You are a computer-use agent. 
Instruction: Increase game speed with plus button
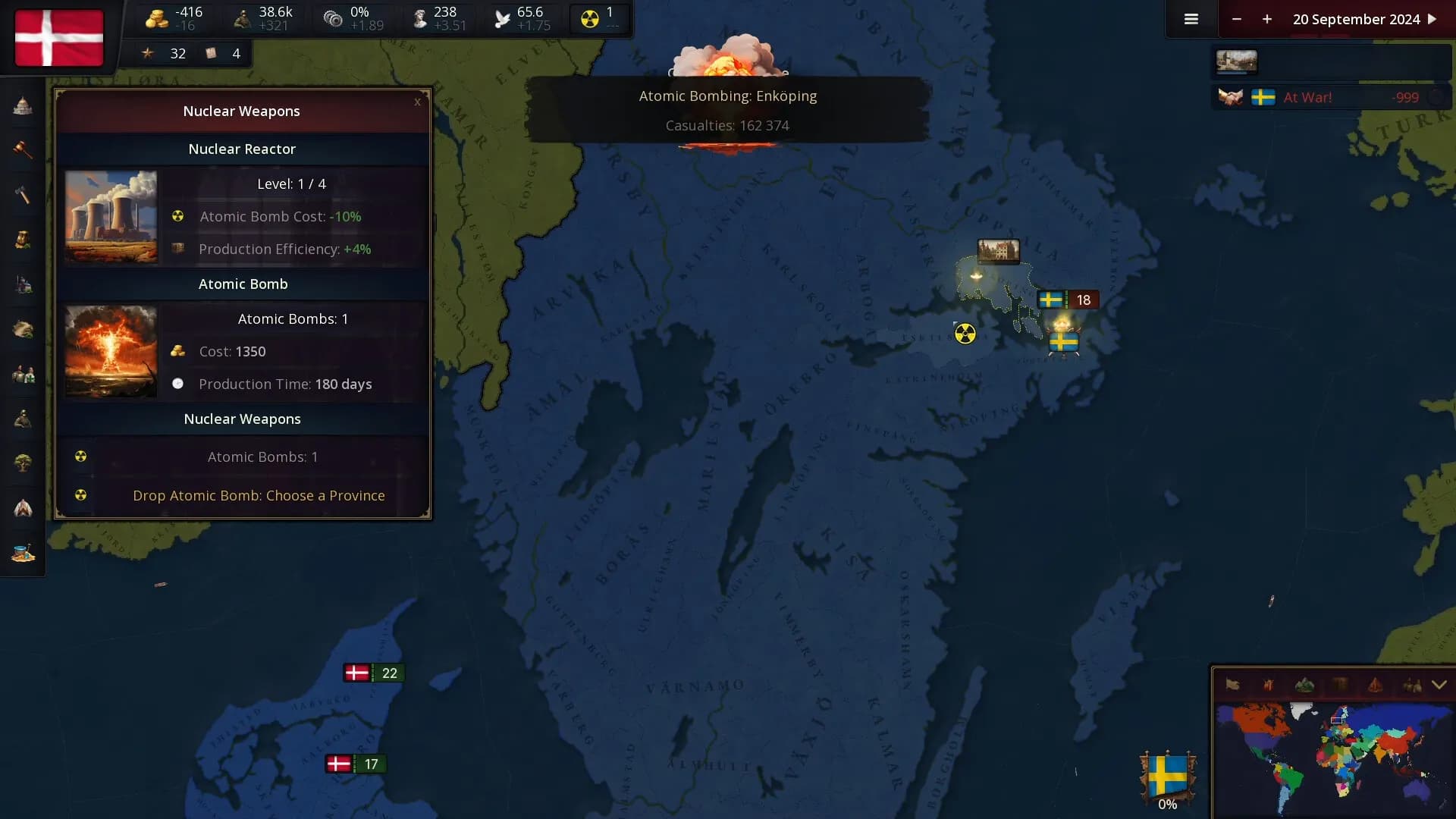[1267, 20]
